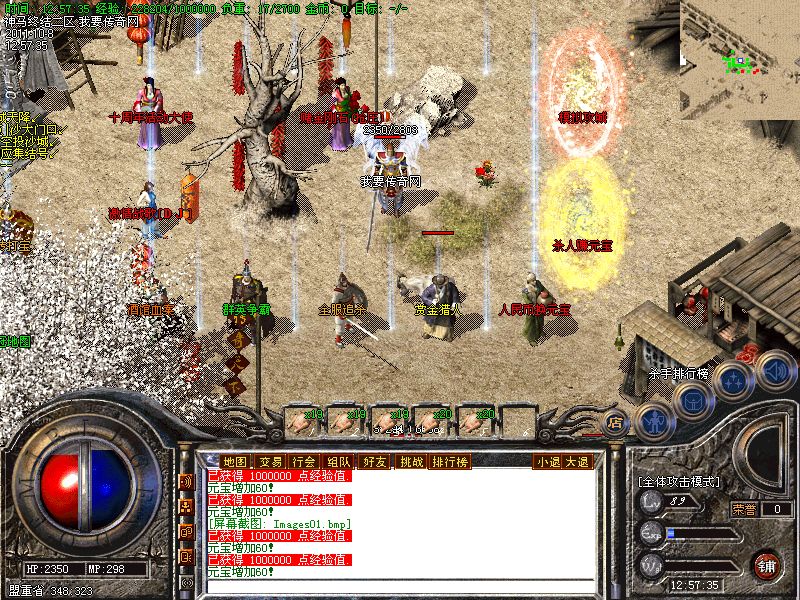Click the minimap in the corner
800x600 pixels.
click(x=739, y=59)
